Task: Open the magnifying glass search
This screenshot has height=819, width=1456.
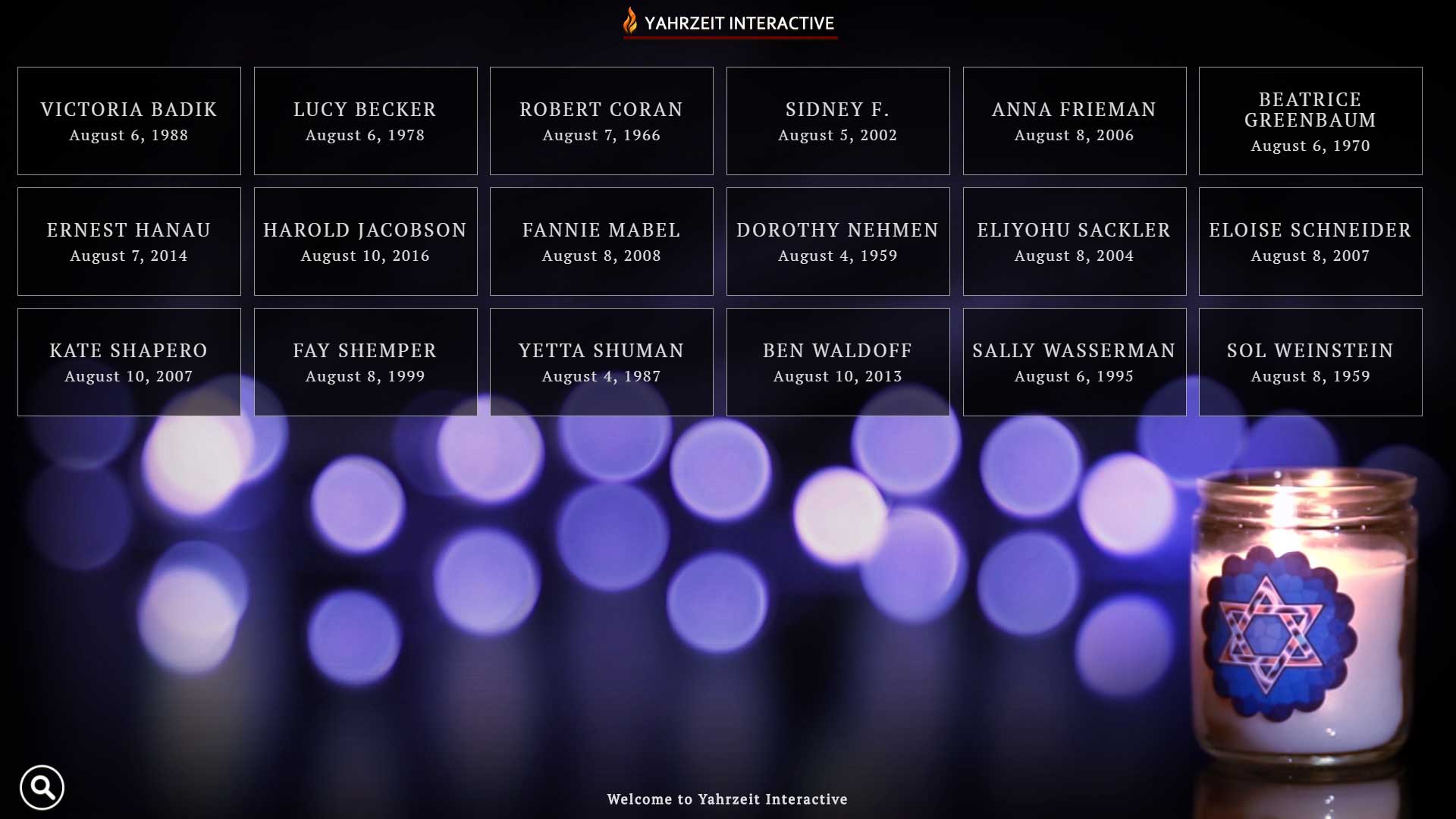Action: [x=42, y=788]
